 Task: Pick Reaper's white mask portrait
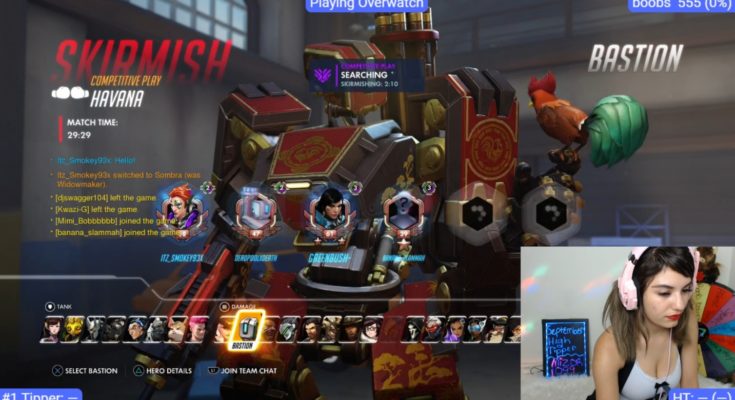[413, 328]
